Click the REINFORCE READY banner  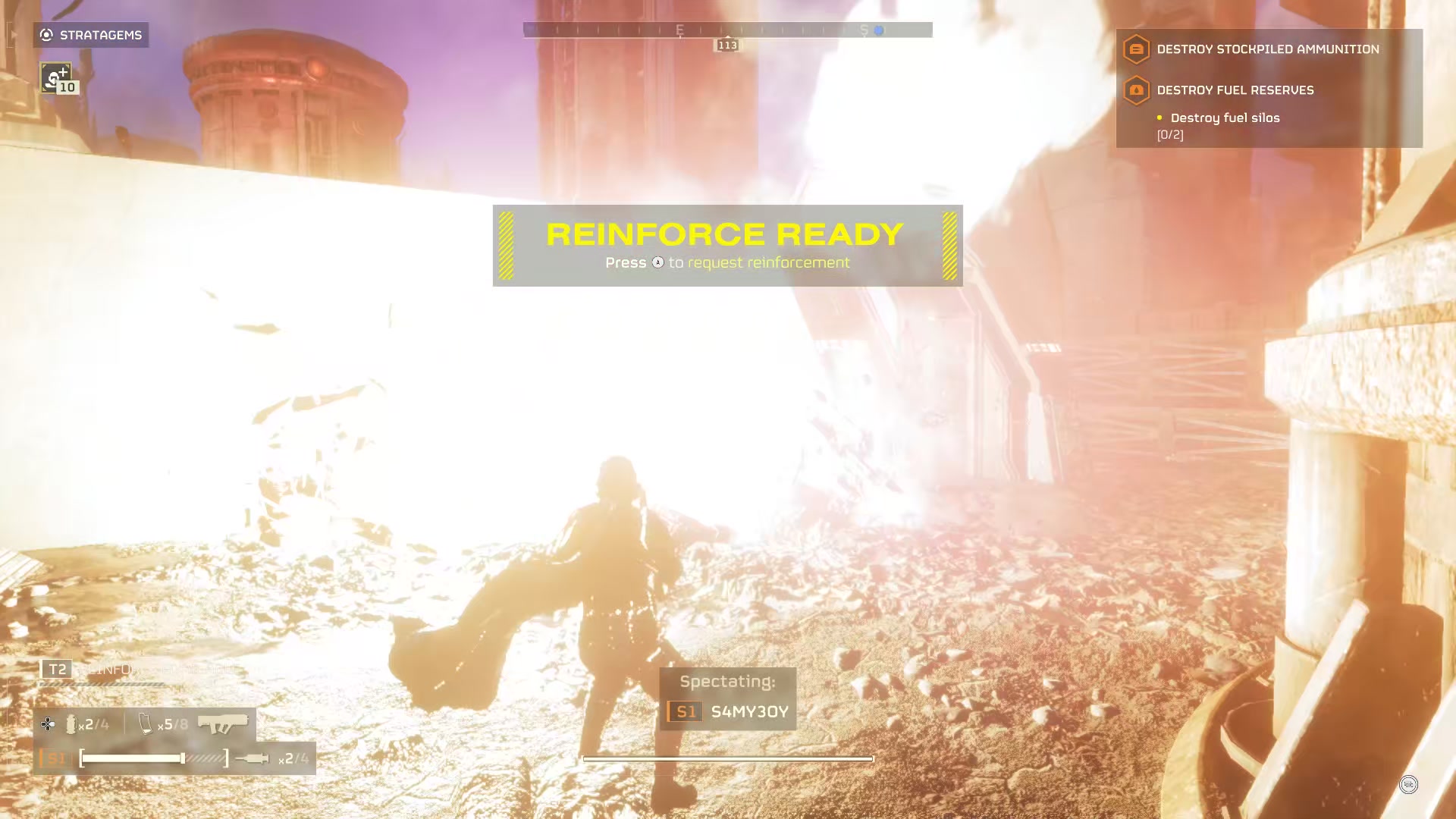tap(726, 234)
